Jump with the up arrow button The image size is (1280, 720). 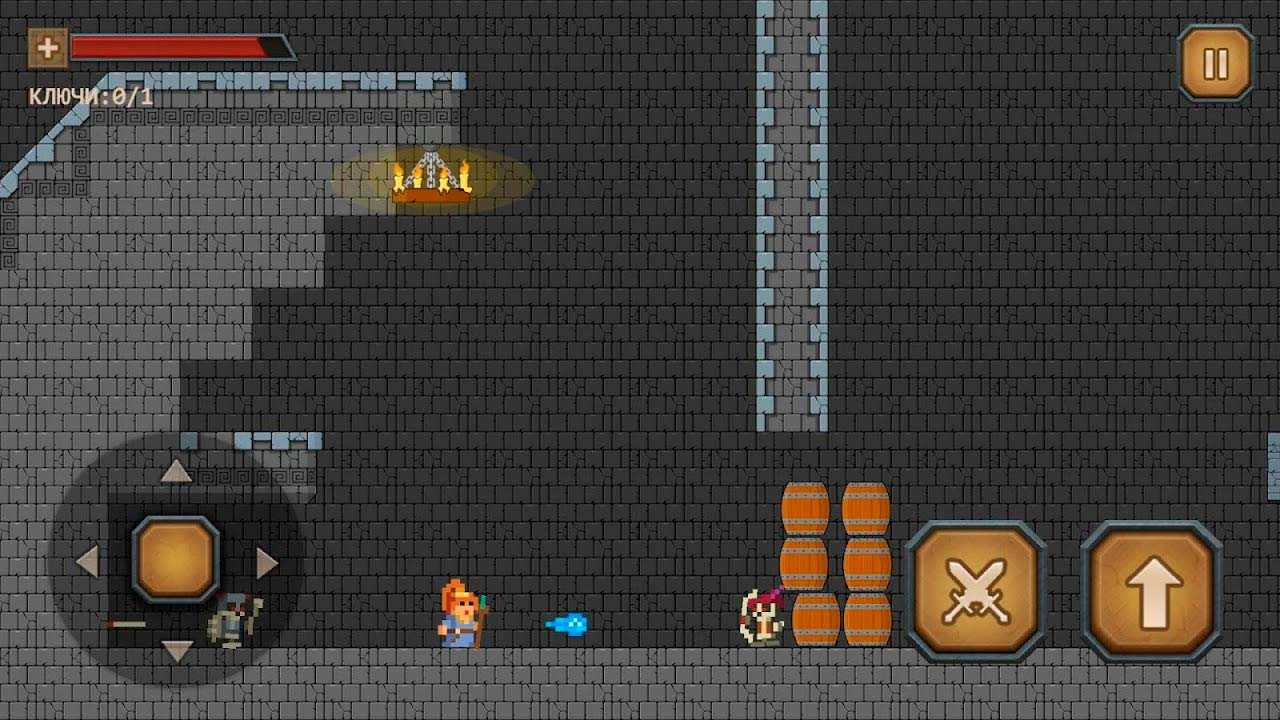[1152, 591]
